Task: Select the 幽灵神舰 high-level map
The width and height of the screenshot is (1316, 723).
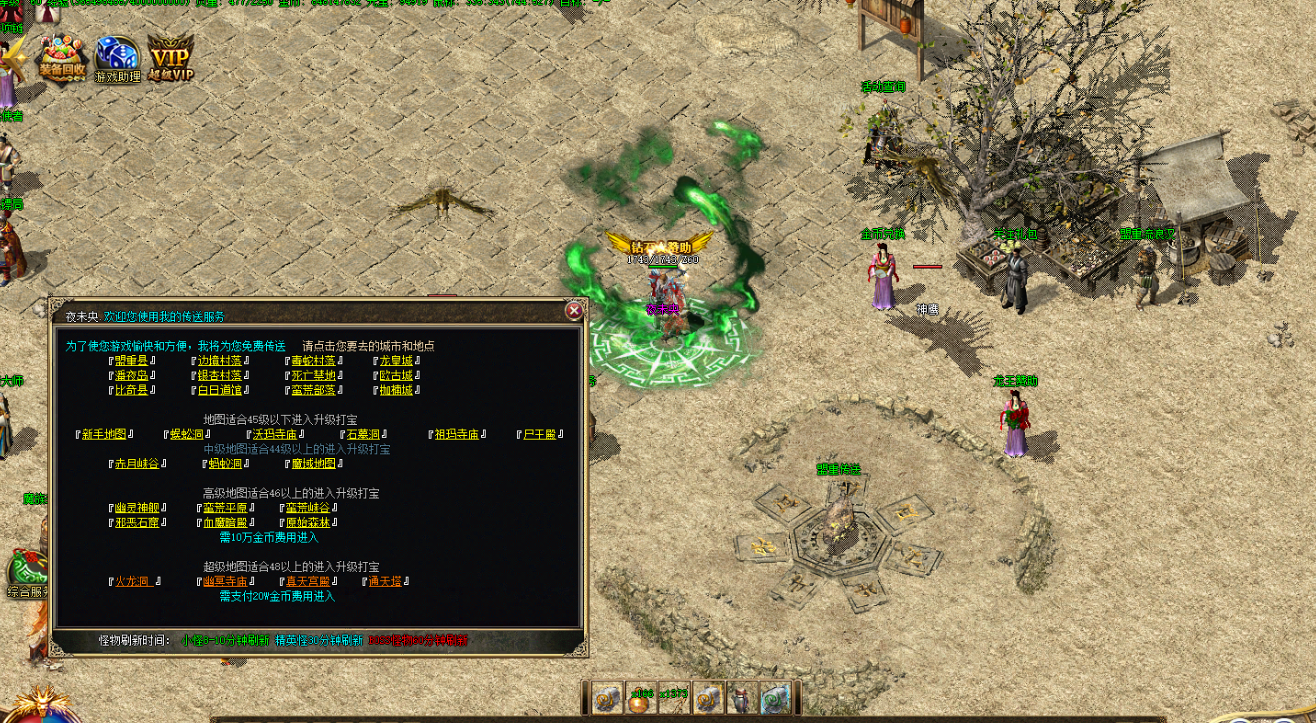Action: point(136,508)
